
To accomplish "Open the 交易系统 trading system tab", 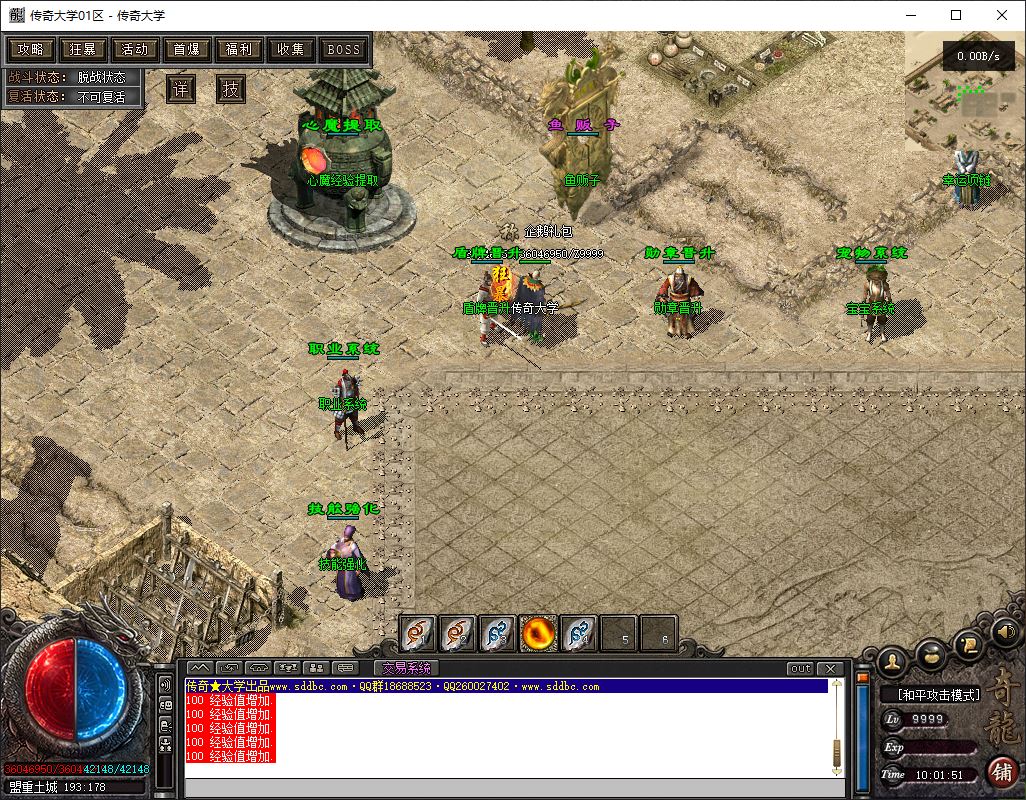I will click(406, 668).
